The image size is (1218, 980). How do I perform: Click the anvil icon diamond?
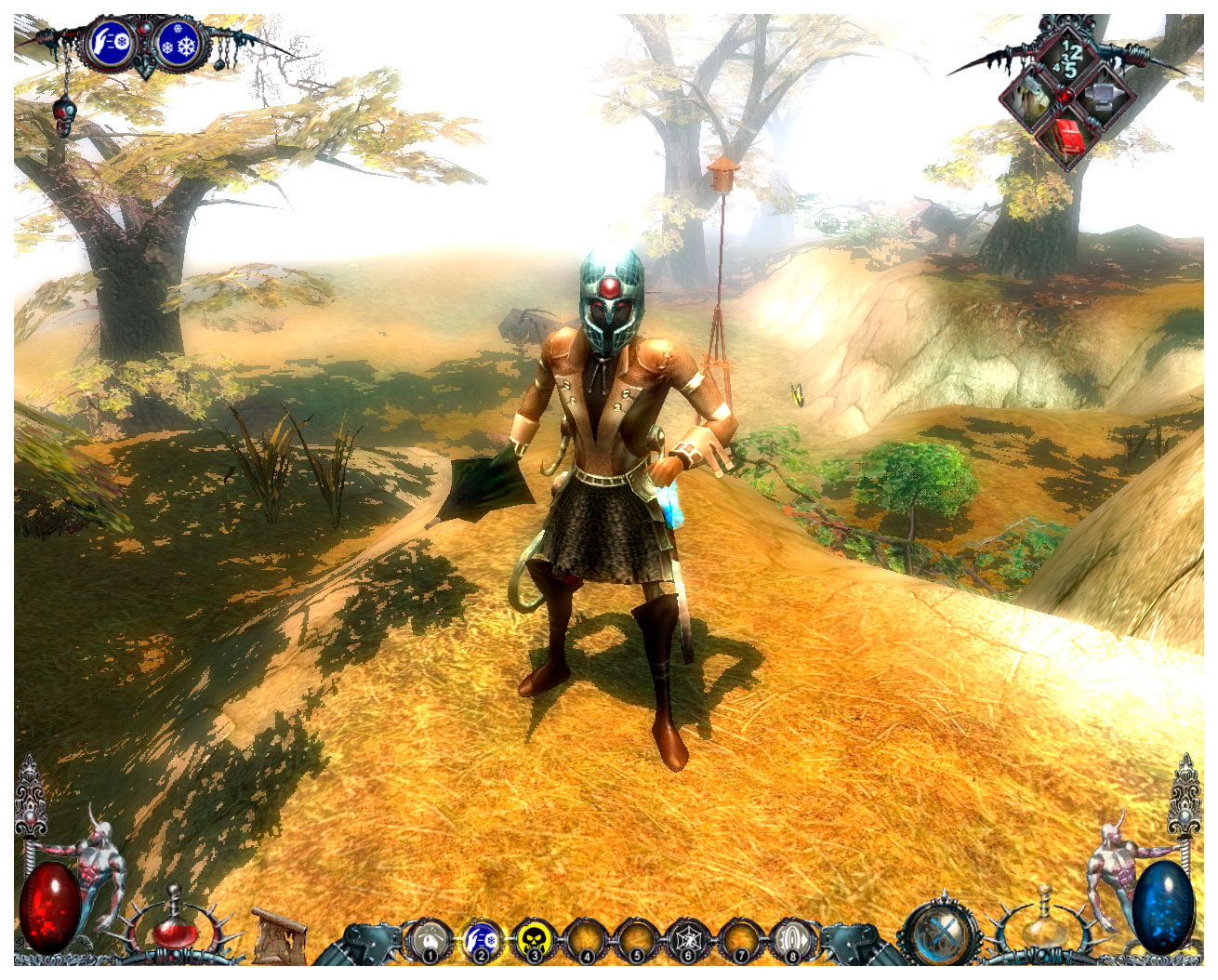pos(1103,95)
